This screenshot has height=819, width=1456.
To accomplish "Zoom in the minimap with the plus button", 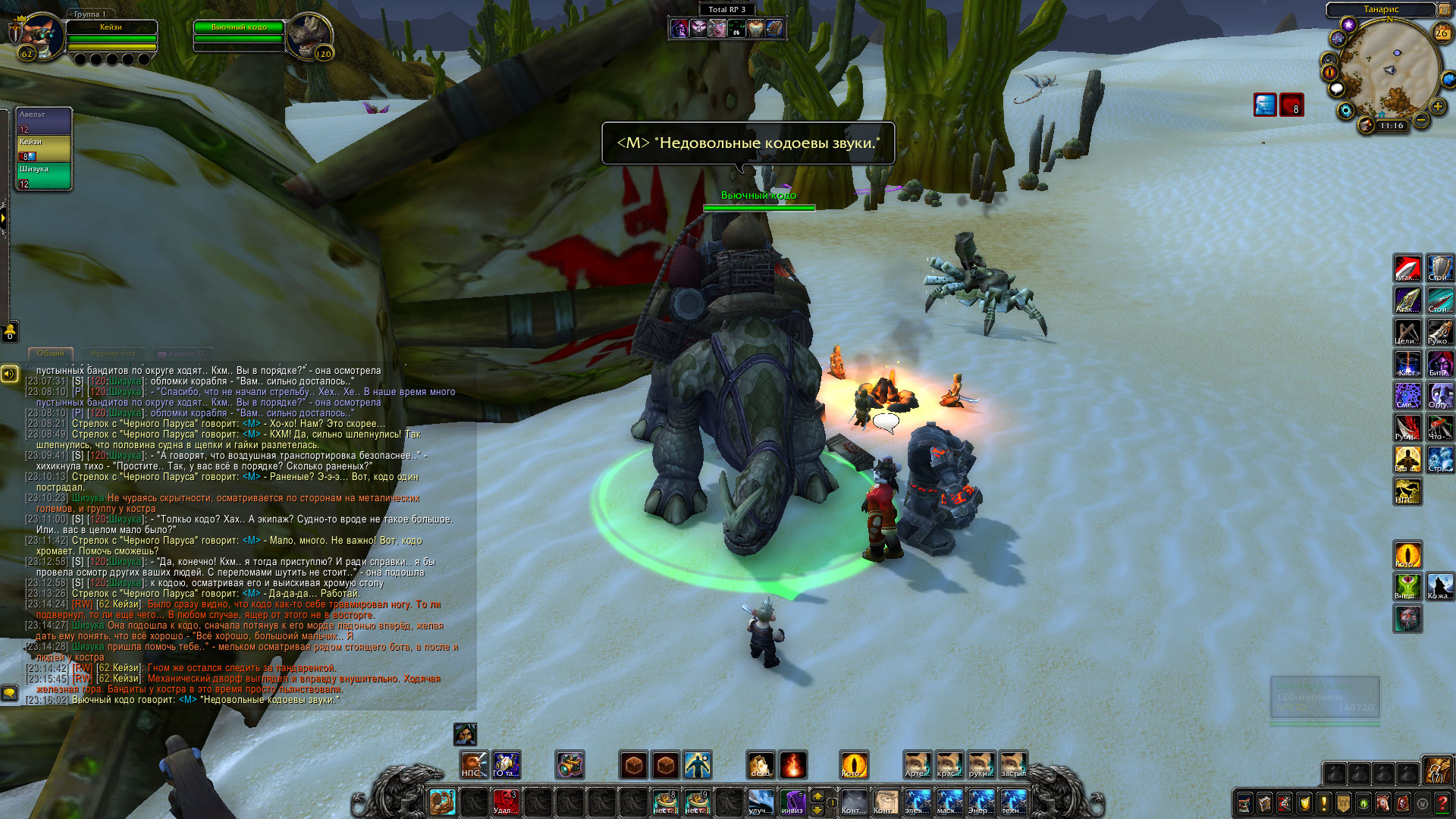I will [1437, 107].
